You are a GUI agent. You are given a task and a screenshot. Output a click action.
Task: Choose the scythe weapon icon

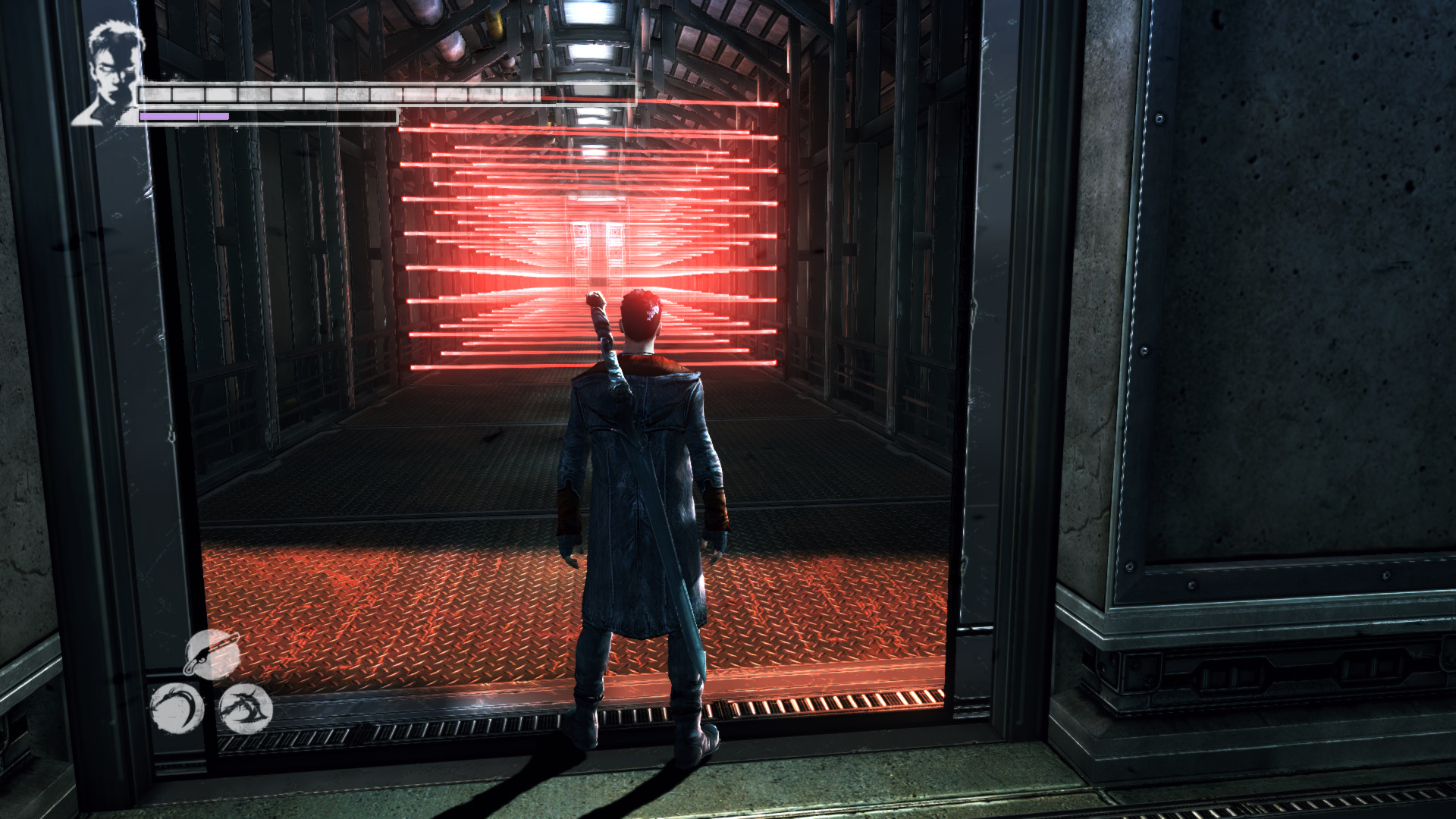click(176, 708)
